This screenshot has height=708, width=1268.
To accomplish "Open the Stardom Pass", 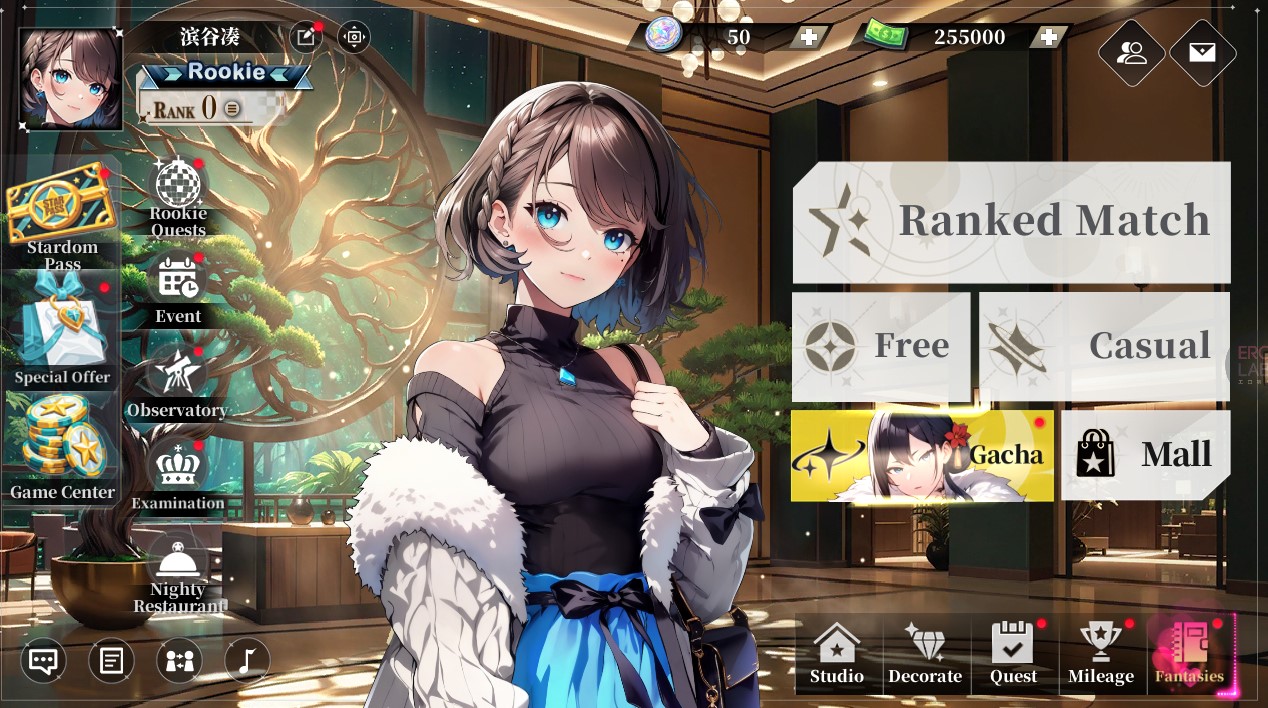I will (62, 215).
